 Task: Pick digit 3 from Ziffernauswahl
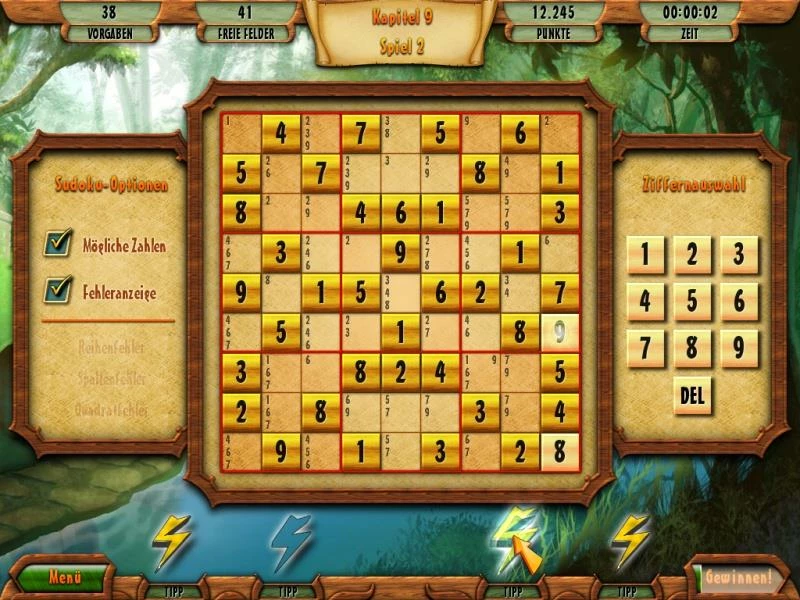click(x=739, y=255)
